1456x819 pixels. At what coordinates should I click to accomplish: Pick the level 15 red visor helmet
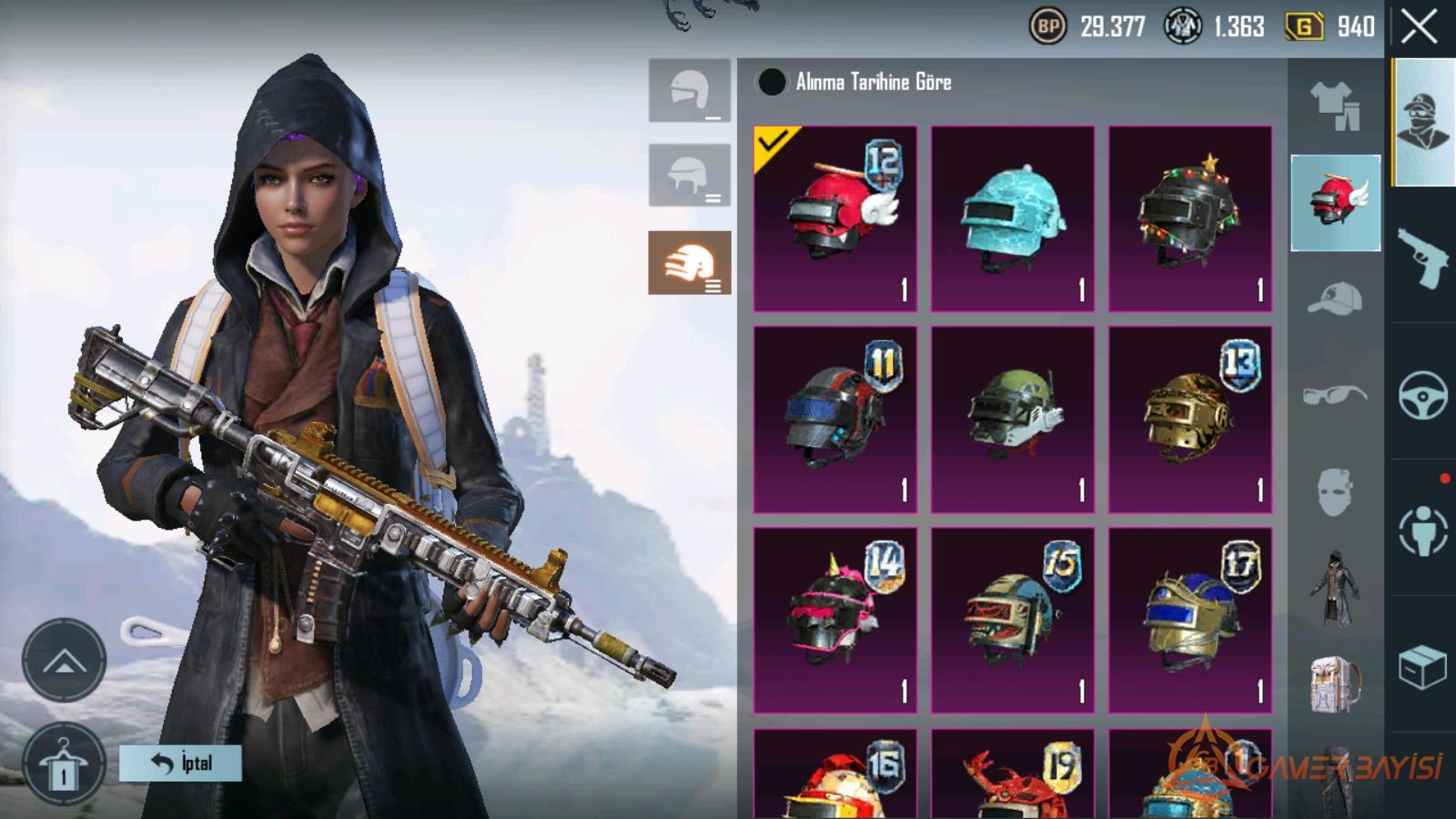tap(1012, 620)
